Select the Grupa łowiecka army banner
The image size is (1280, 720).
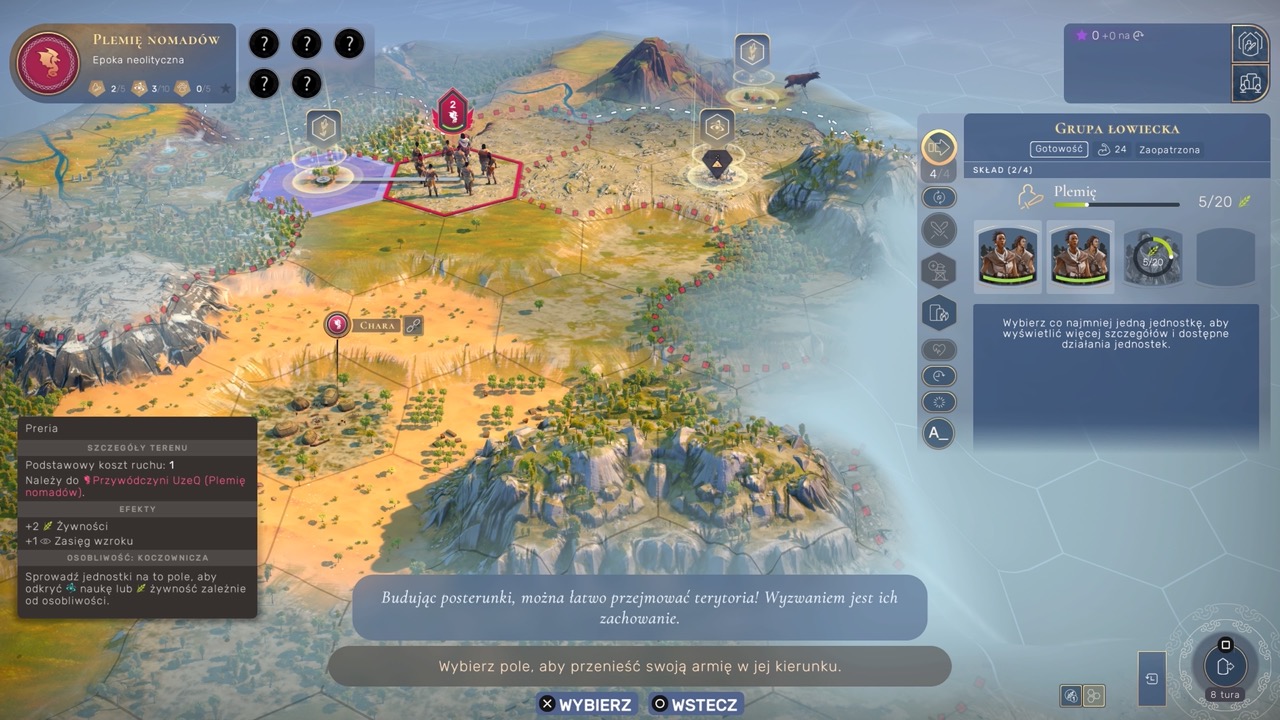(x=453, y=111)
